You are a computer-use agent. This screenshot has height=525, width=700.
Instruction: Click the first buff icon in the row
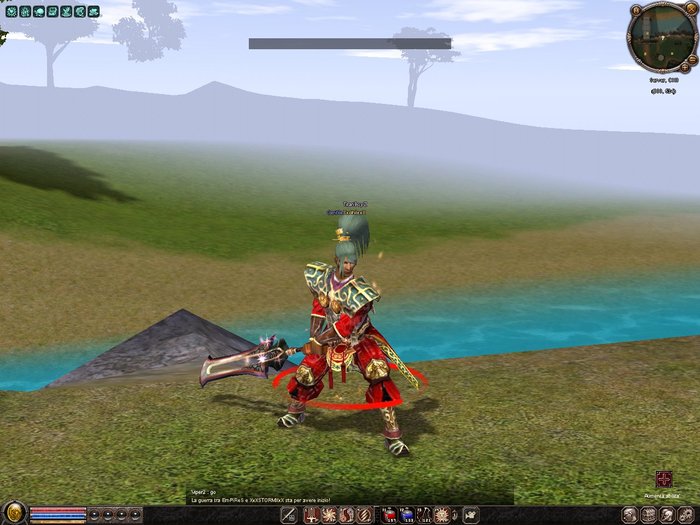[x=9, y=11]
